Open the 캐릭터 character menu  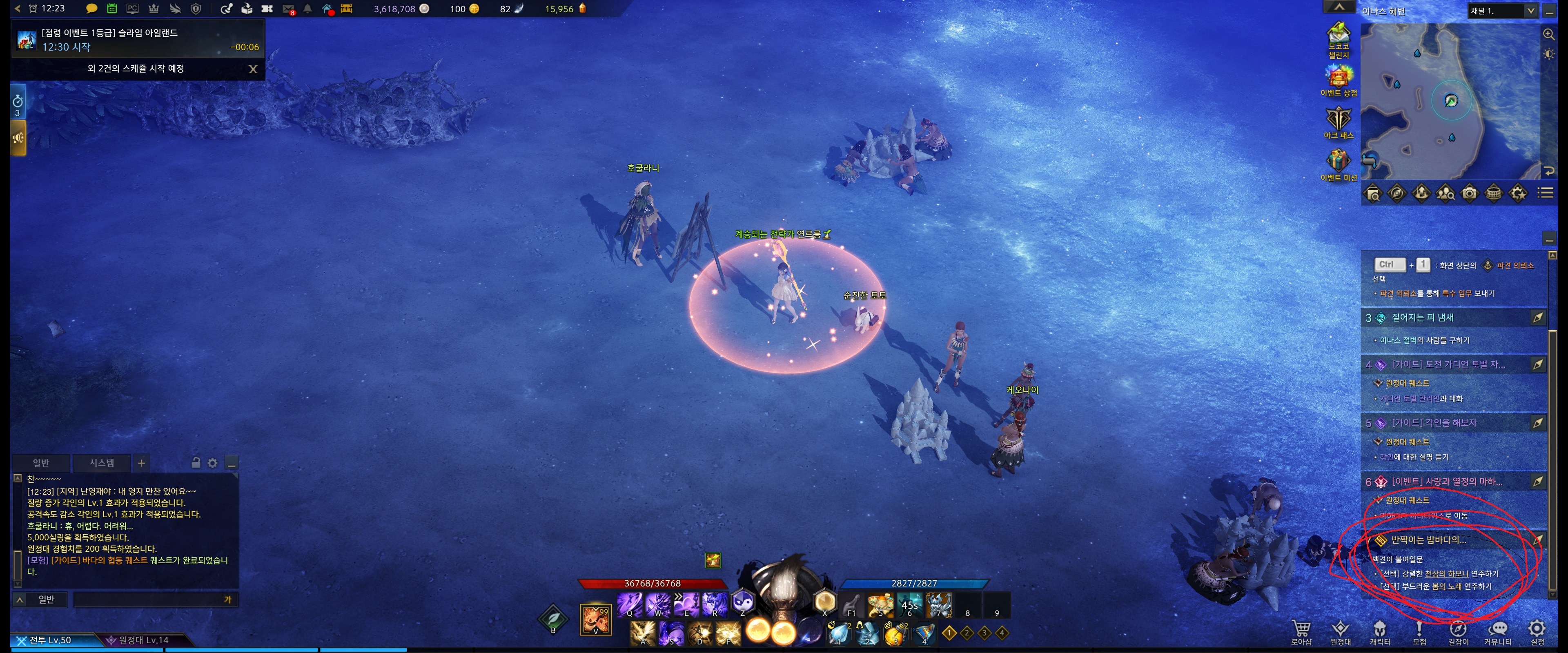(1379, 631)
